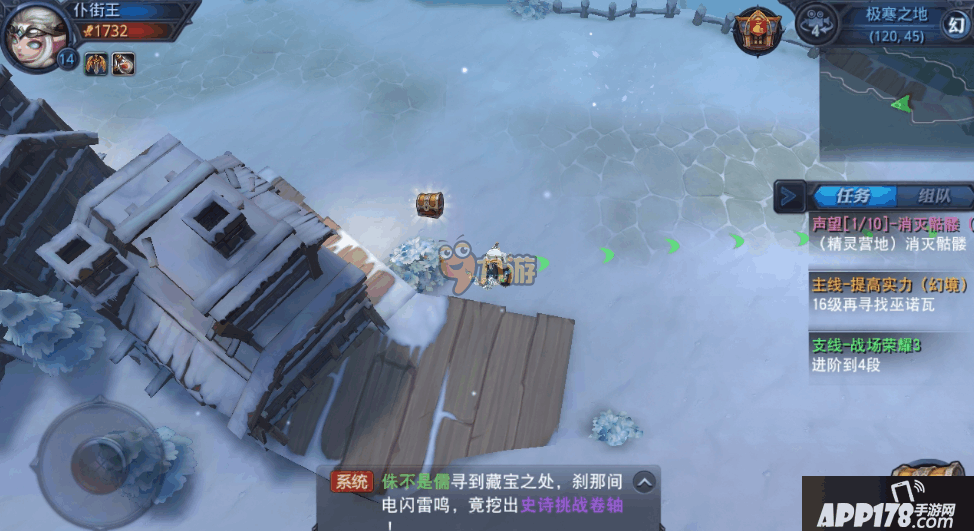Expand the system chat box arrow
974x531 pixels.
pos(645,482)
